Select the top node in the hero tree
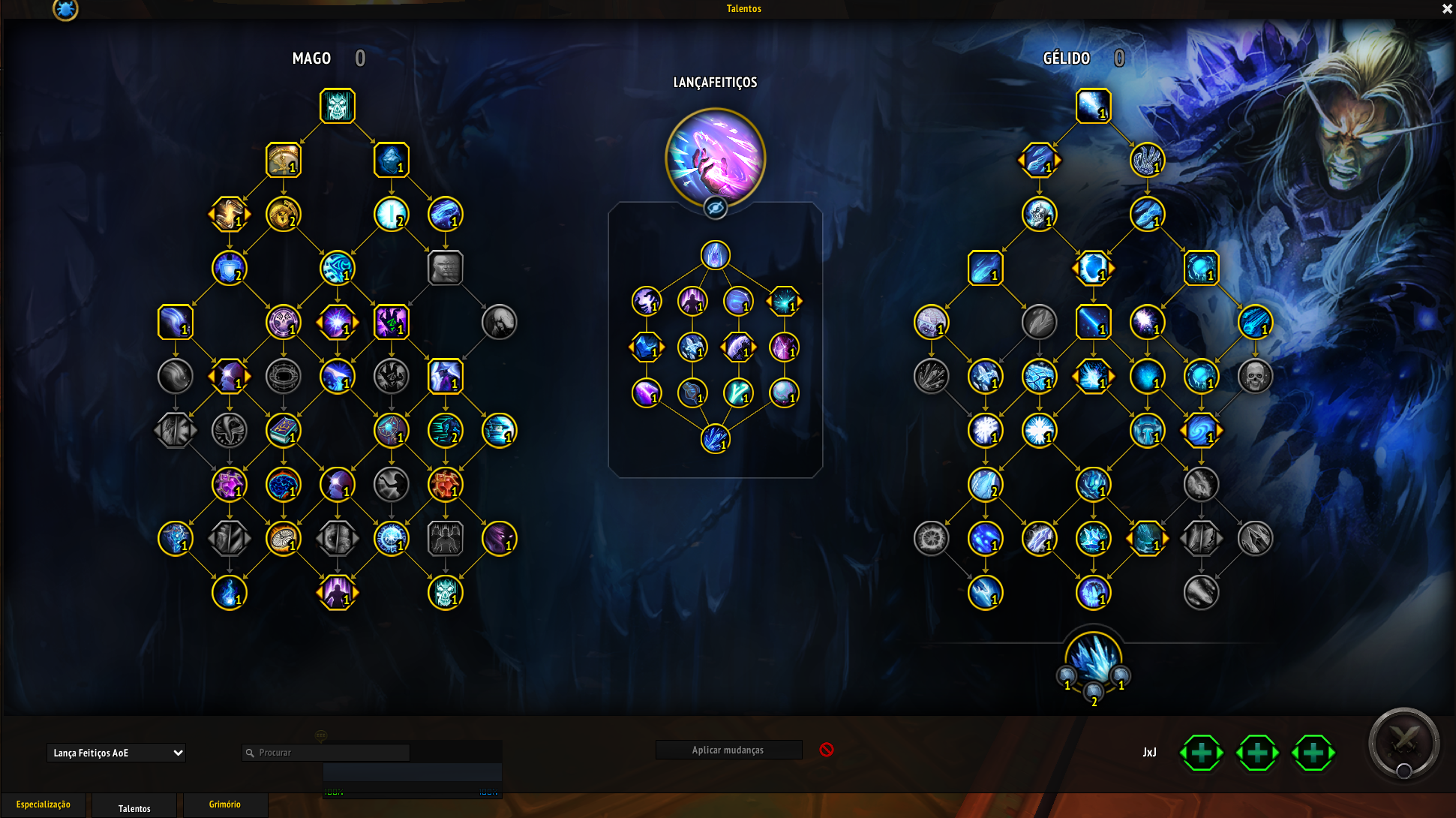 tap(716, 255)
